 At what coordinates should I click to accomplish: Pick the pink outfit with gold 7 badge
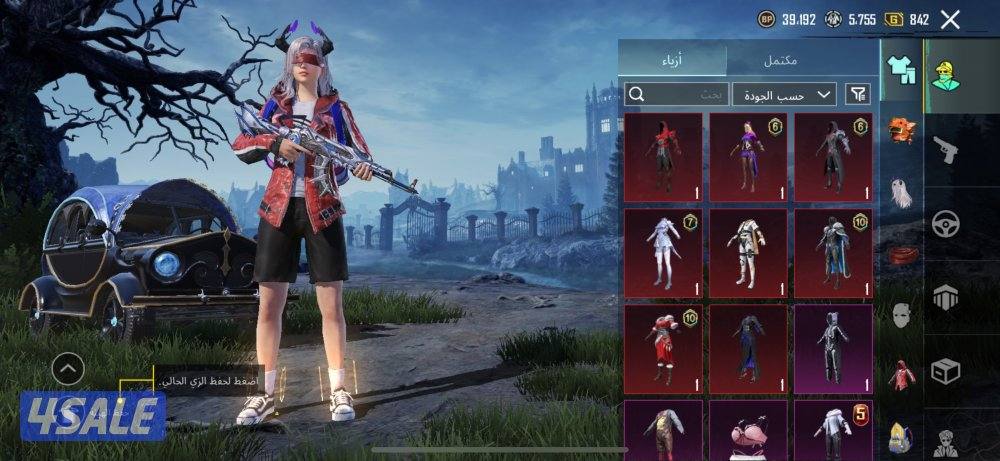(663, 252)
